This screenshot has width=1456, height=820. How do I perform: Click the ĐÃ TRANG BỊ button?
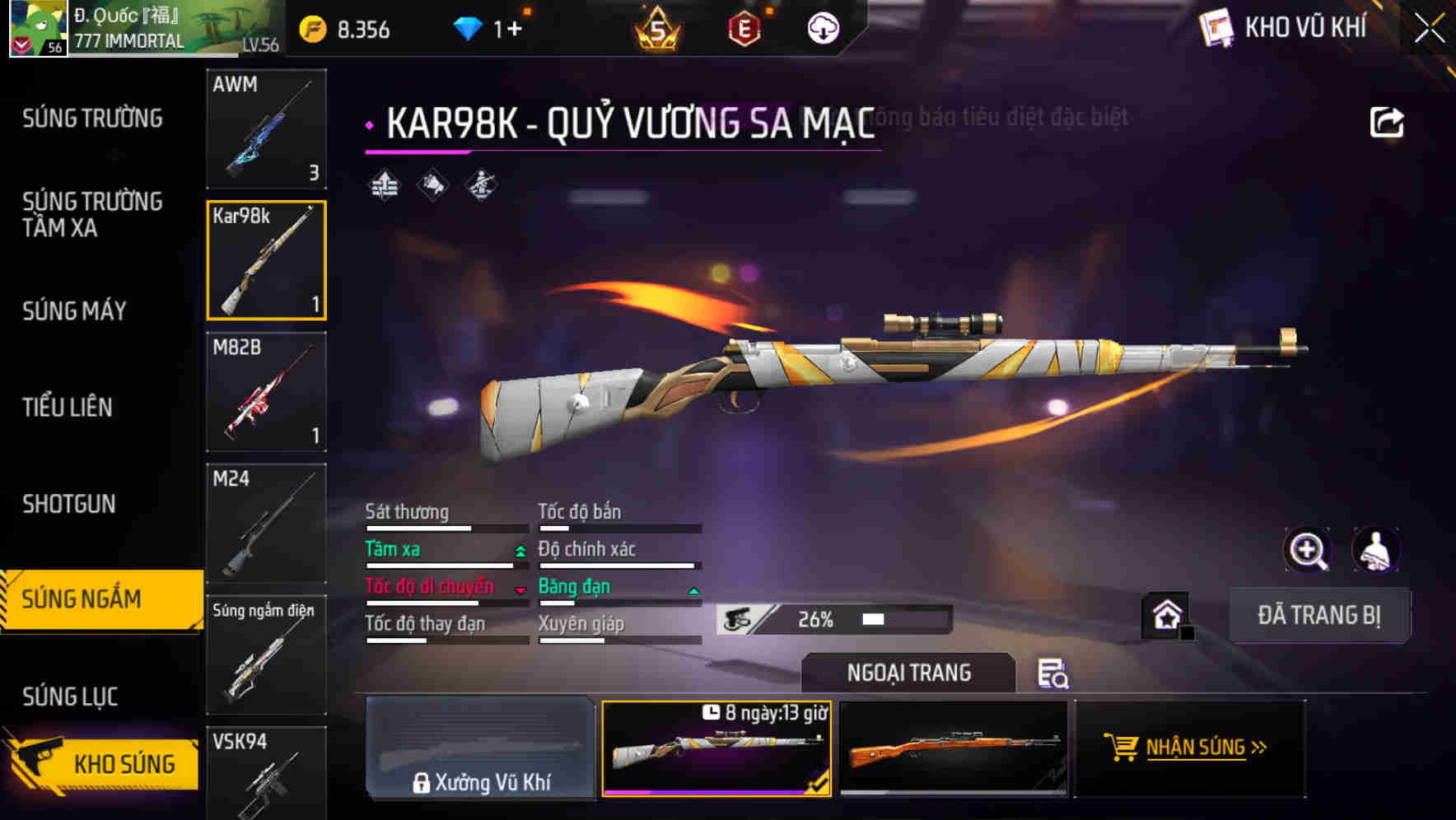click(1319, 615)
